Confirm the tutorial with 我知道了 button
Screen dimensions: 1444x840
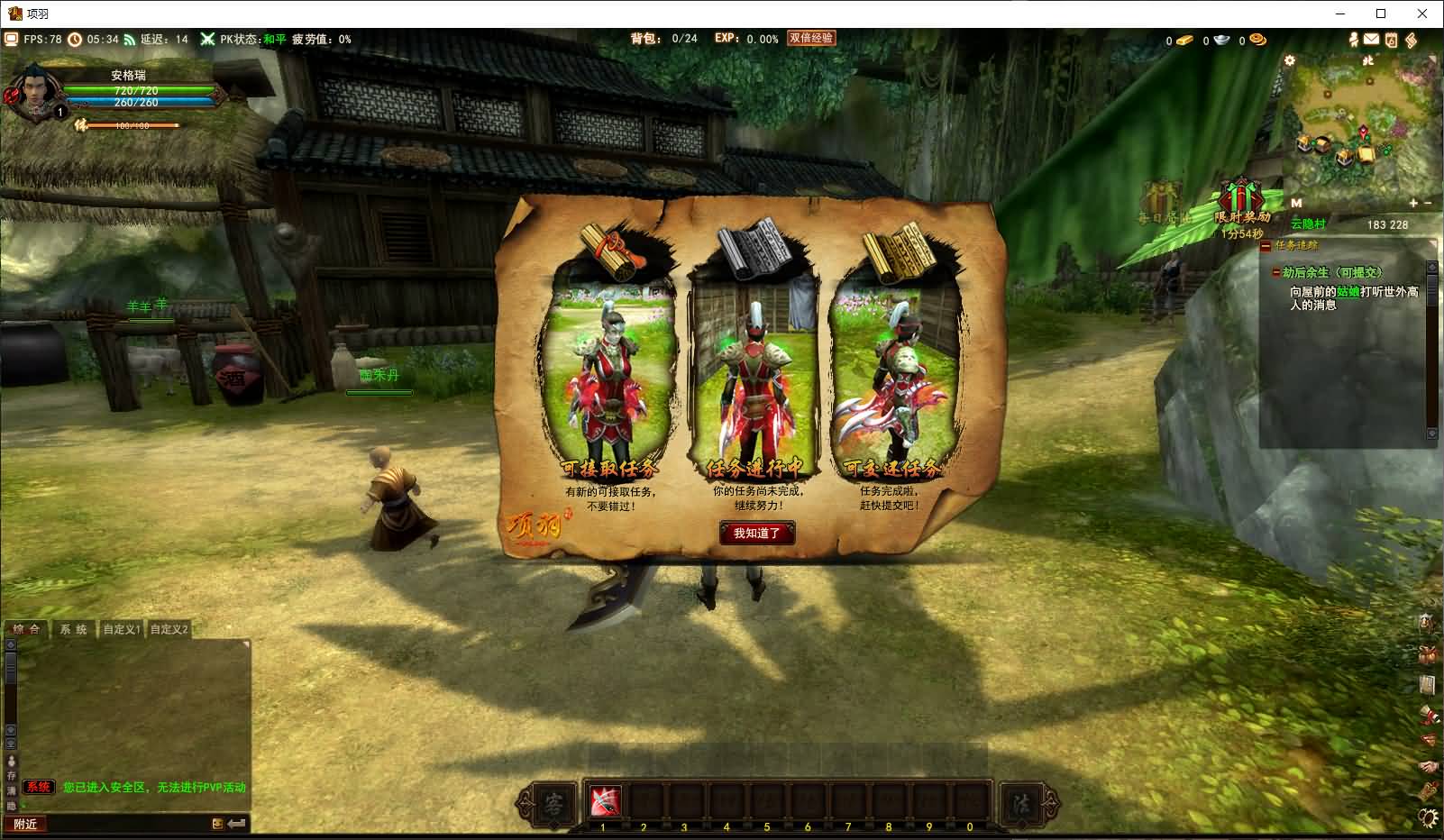[x=756, y=534]
